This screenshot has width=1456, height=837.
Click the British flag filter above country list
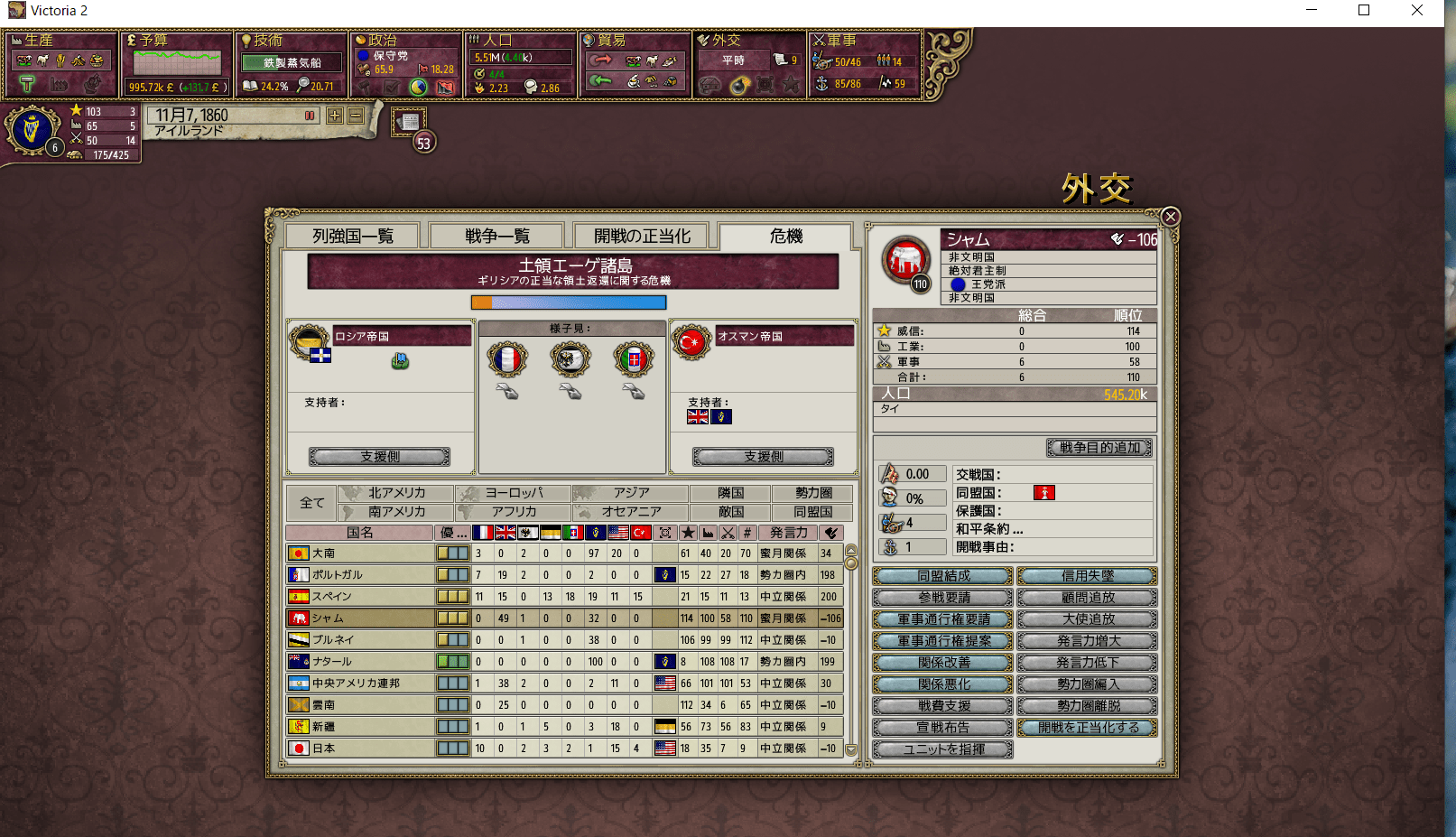(504, 533)
